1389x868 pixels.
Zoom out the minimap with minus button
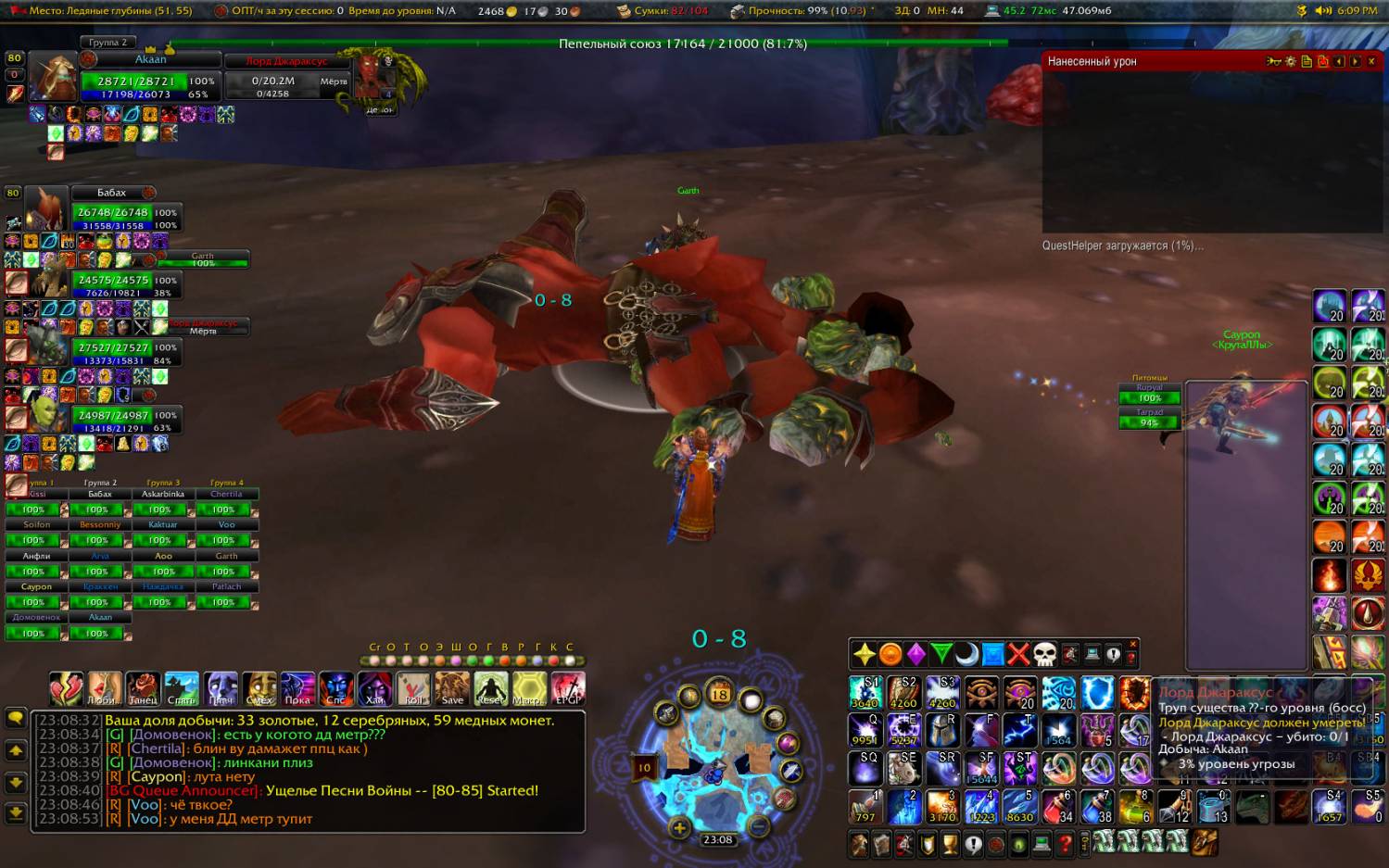758,826
